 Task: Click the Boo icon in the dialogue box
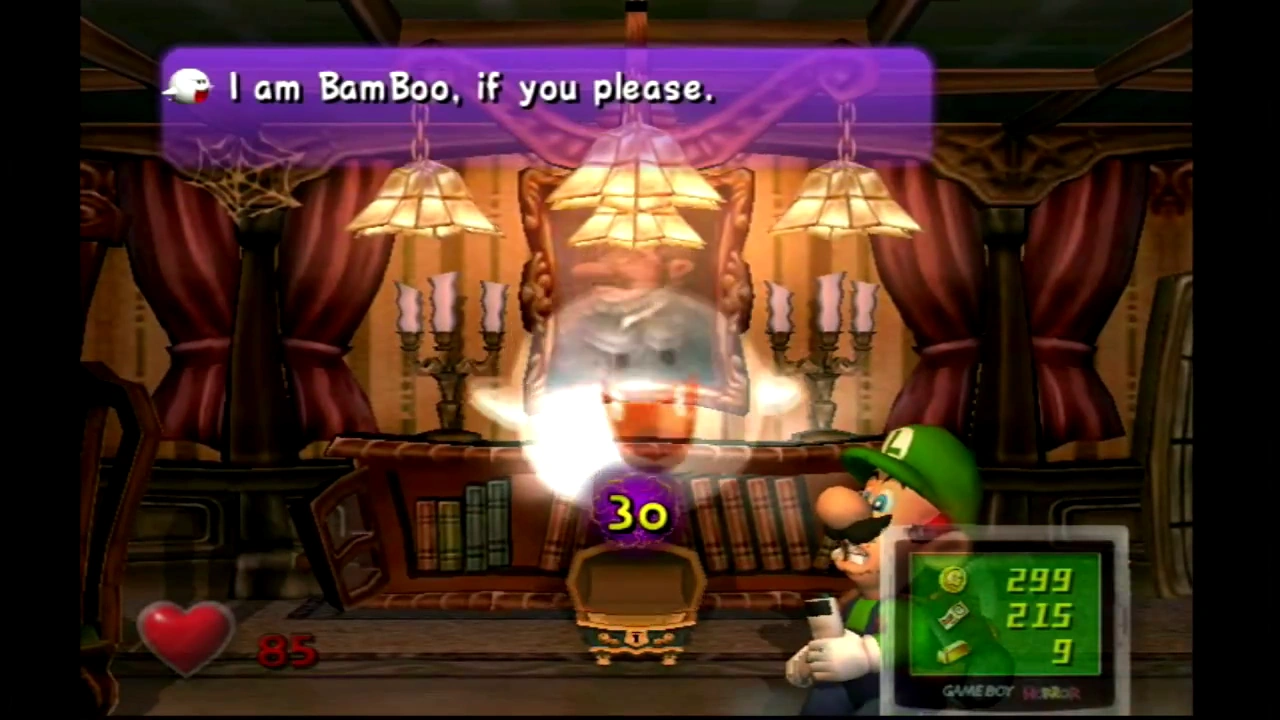pos(189,88)
